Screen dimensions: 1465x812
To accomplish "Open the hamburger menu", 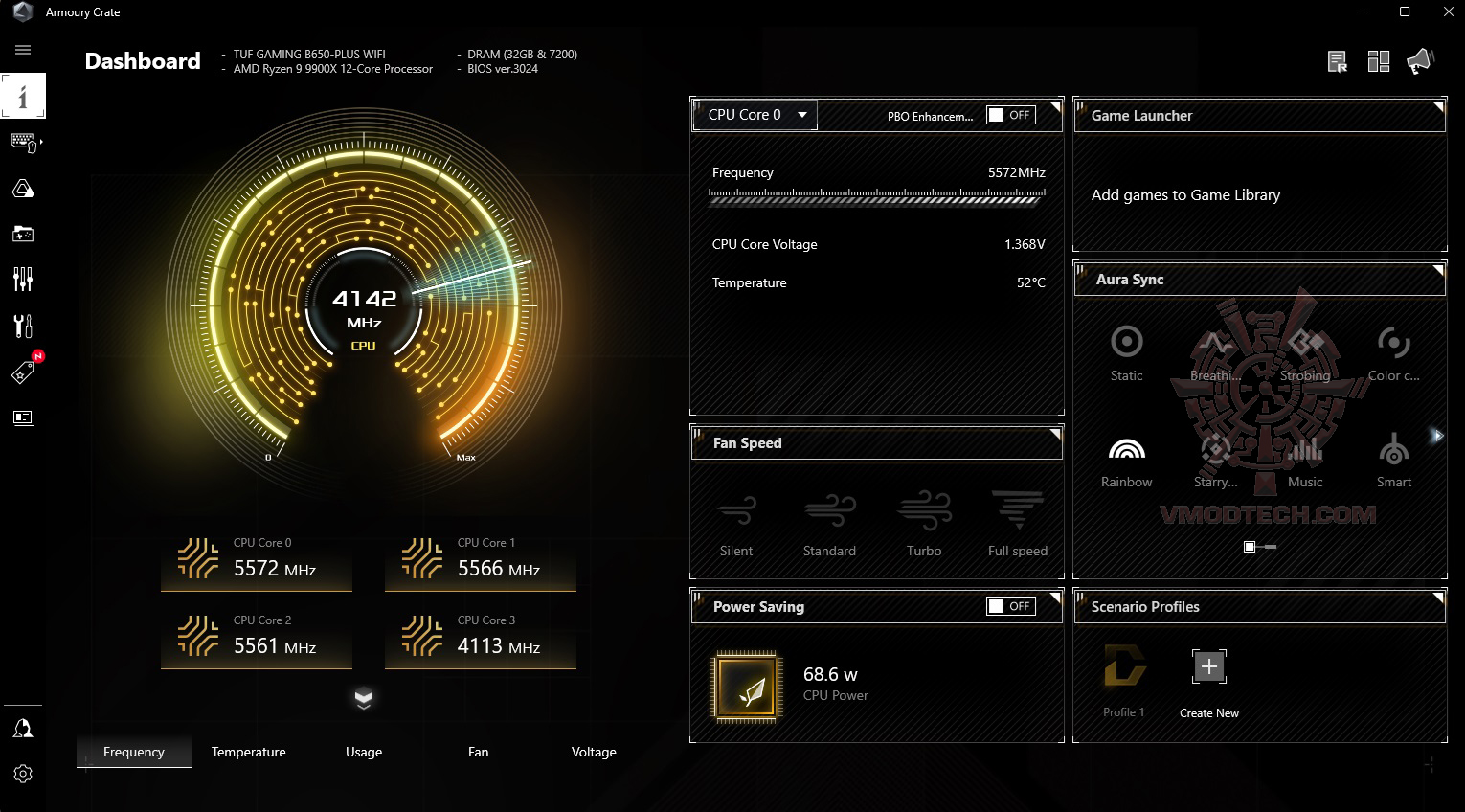I will (x=23, y=50).
